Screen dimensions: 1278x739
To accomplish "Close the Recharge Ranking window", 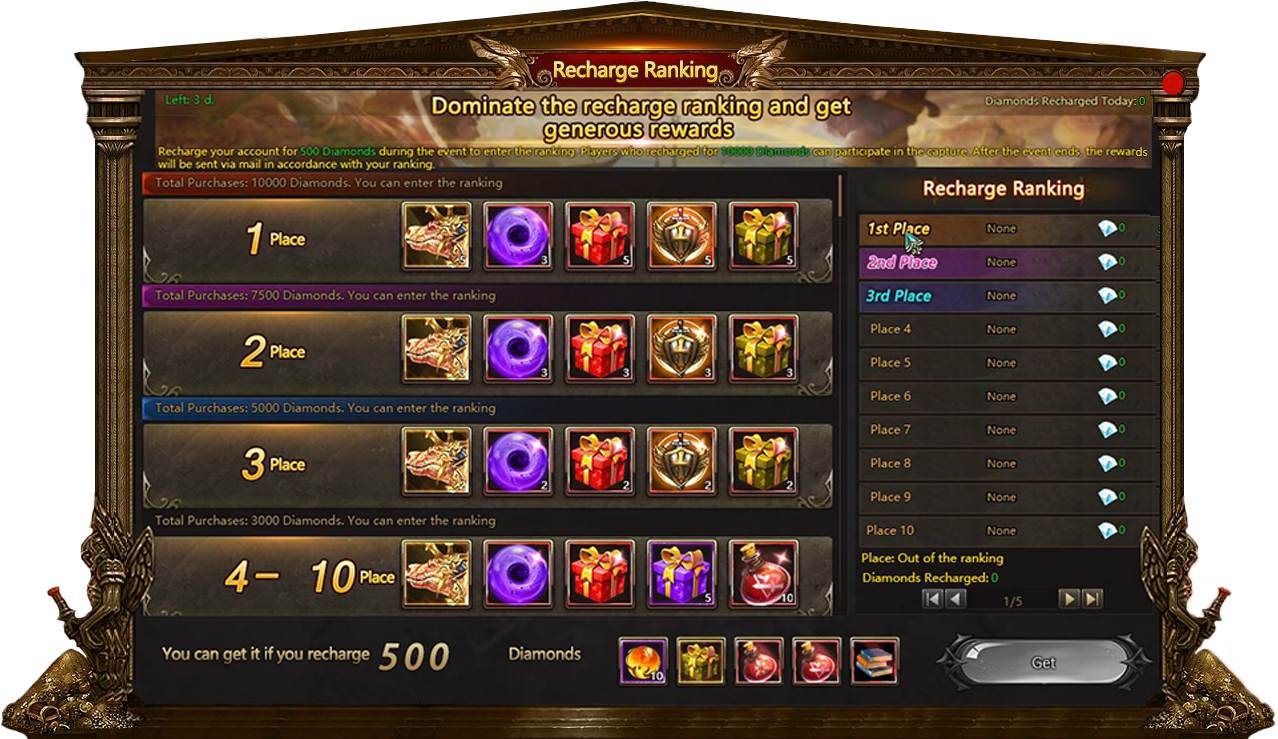I will [x=1172, y=83].
